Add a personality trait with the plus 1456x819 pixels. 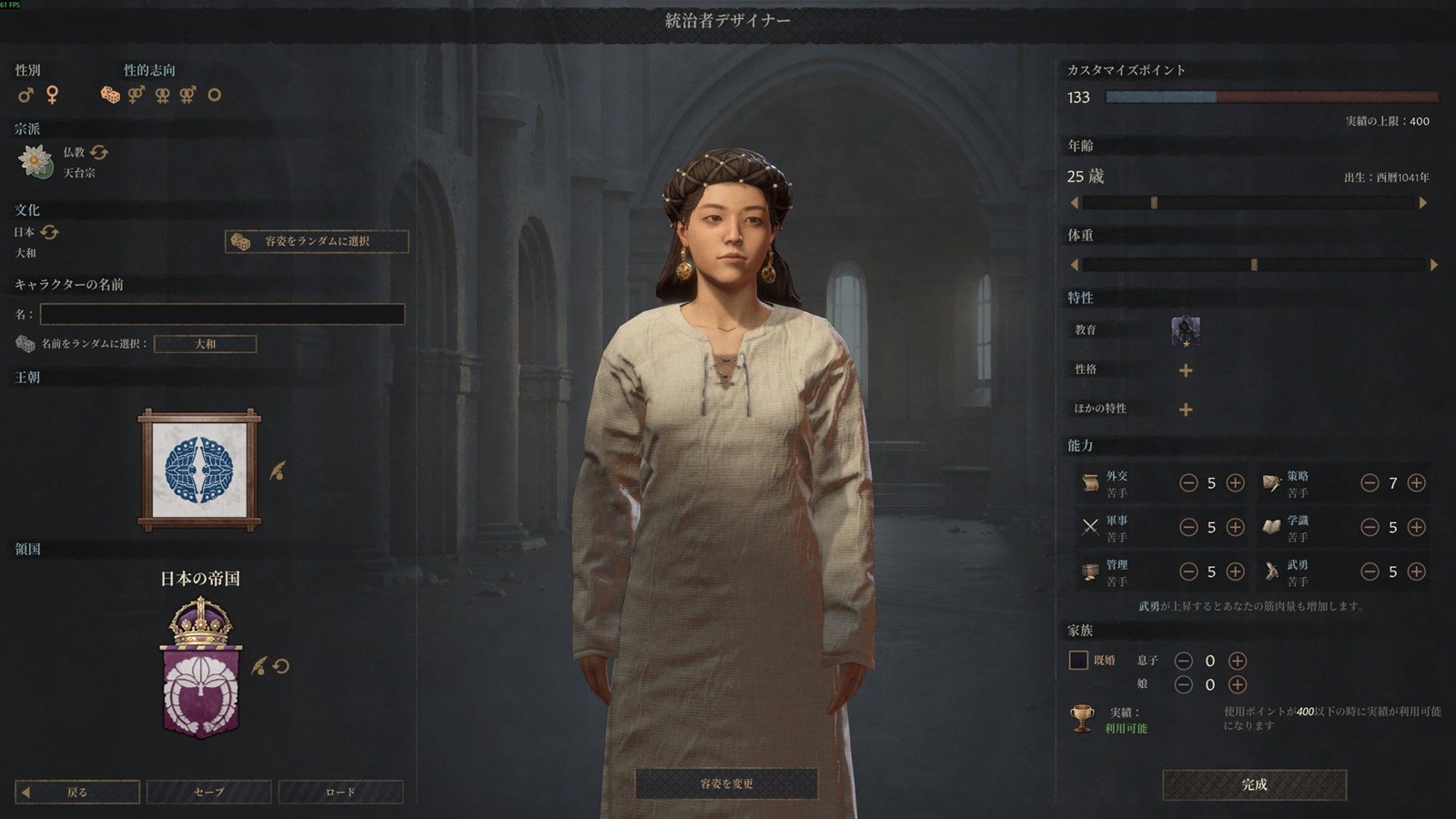1185,370
